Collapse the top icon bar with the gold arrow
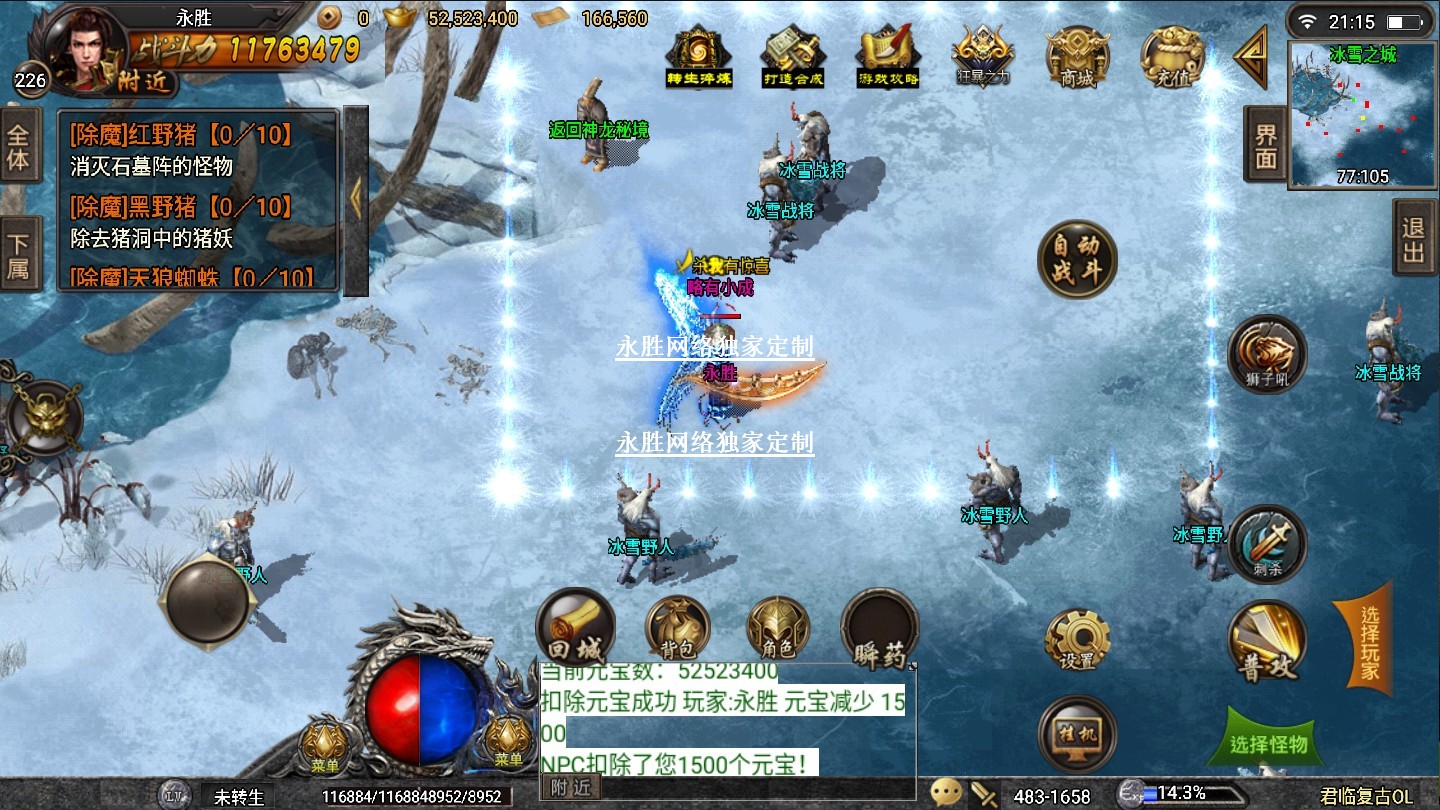 pos(1251,57)
